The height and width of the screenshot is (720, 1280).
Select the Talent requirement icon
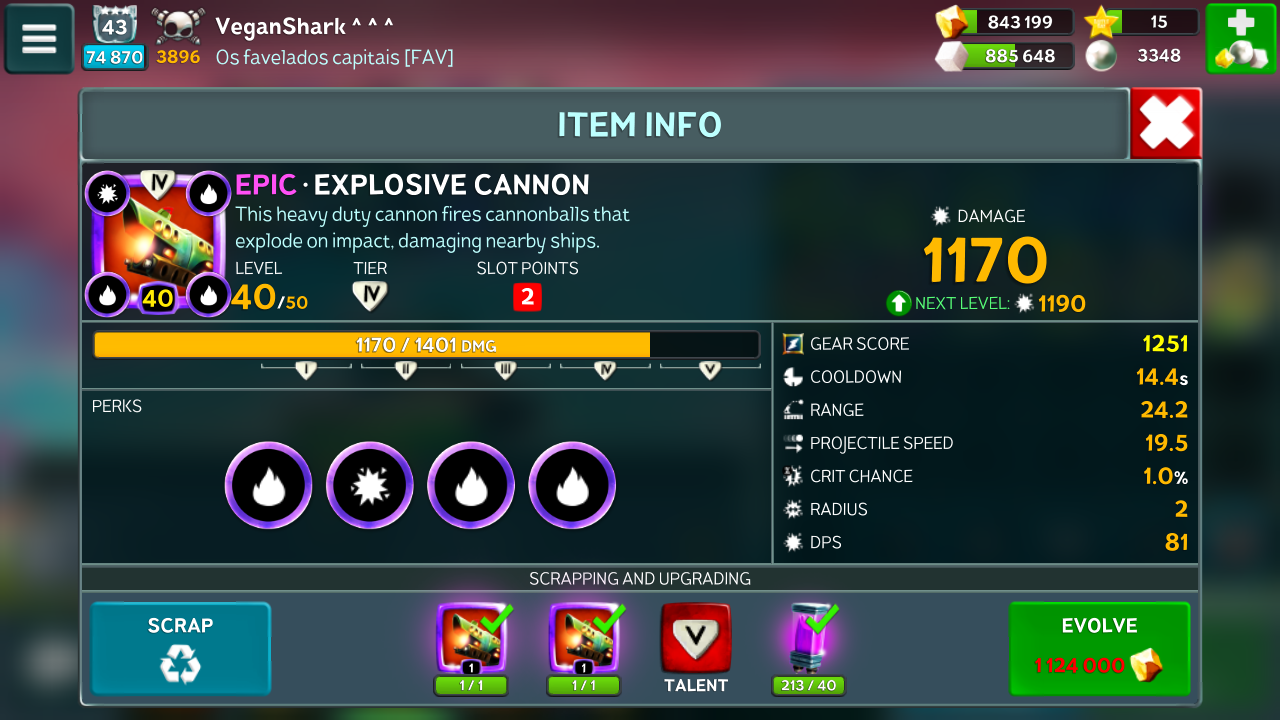pyautogui.click(x=695, y=640)
